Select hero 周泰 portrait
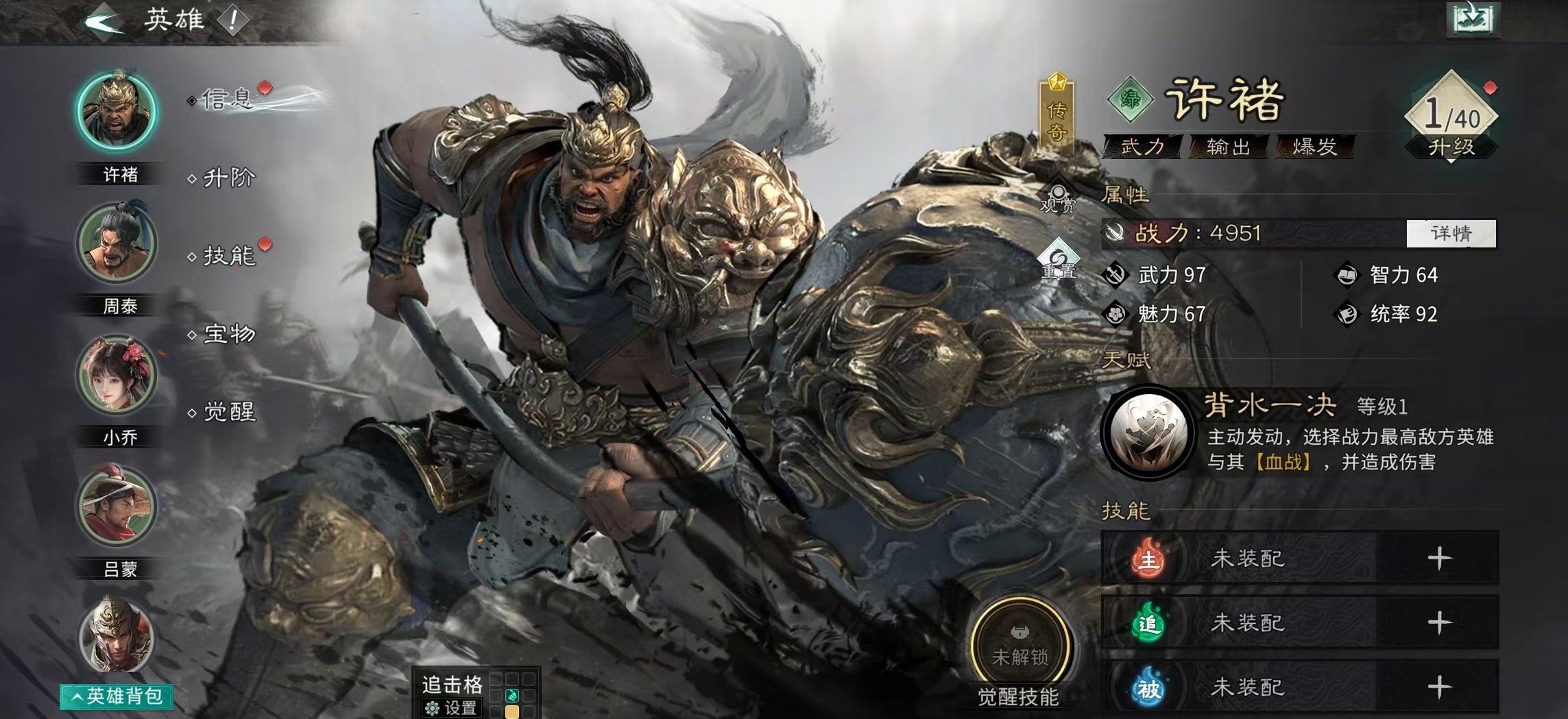1568x719 pixels. coord(117,243)
